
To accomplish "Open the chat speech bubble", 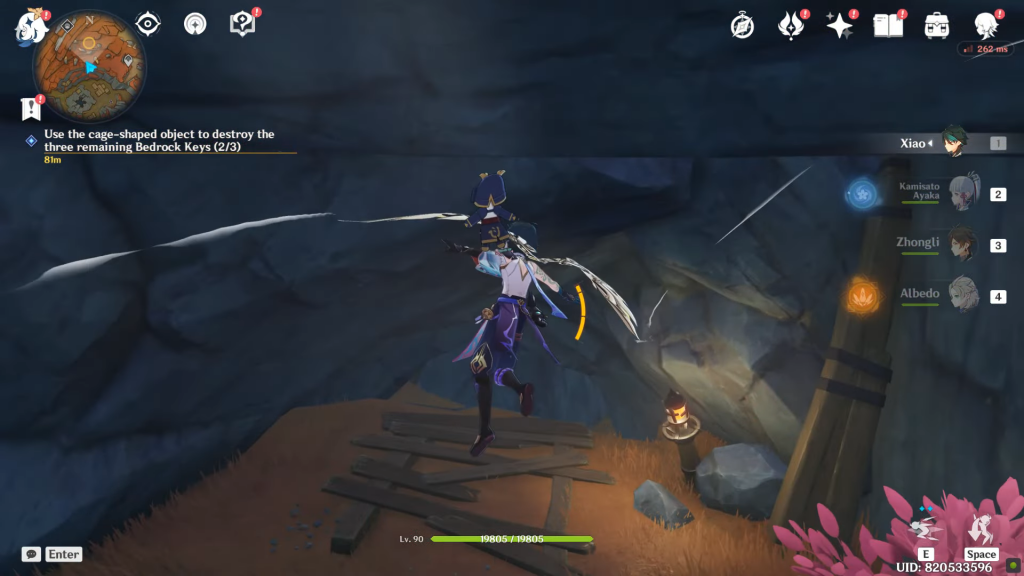I will tap(31, 554).
